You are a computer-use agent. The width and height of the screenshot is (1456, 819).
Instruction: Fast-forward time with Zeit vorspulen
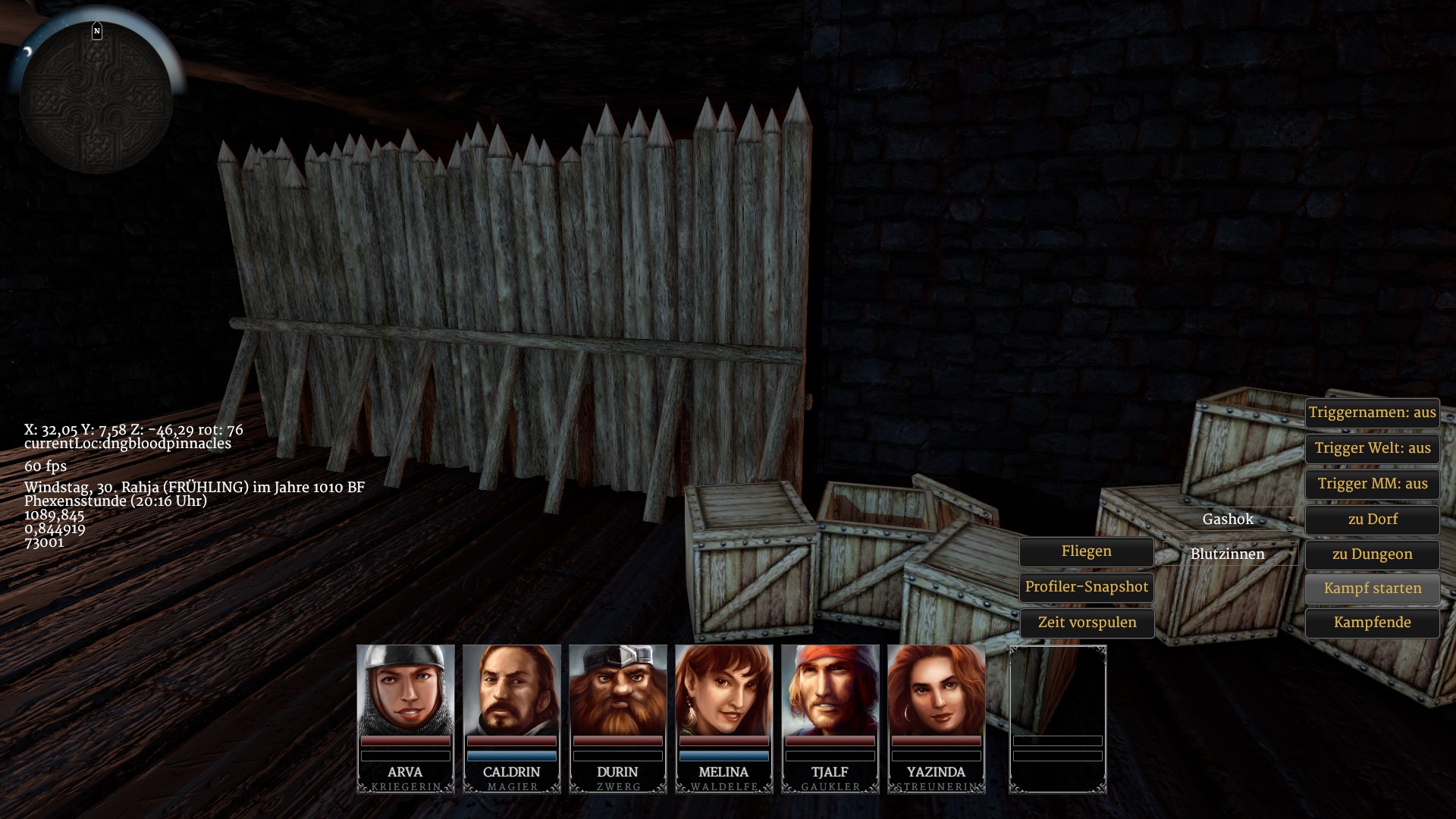[1086, 623]
